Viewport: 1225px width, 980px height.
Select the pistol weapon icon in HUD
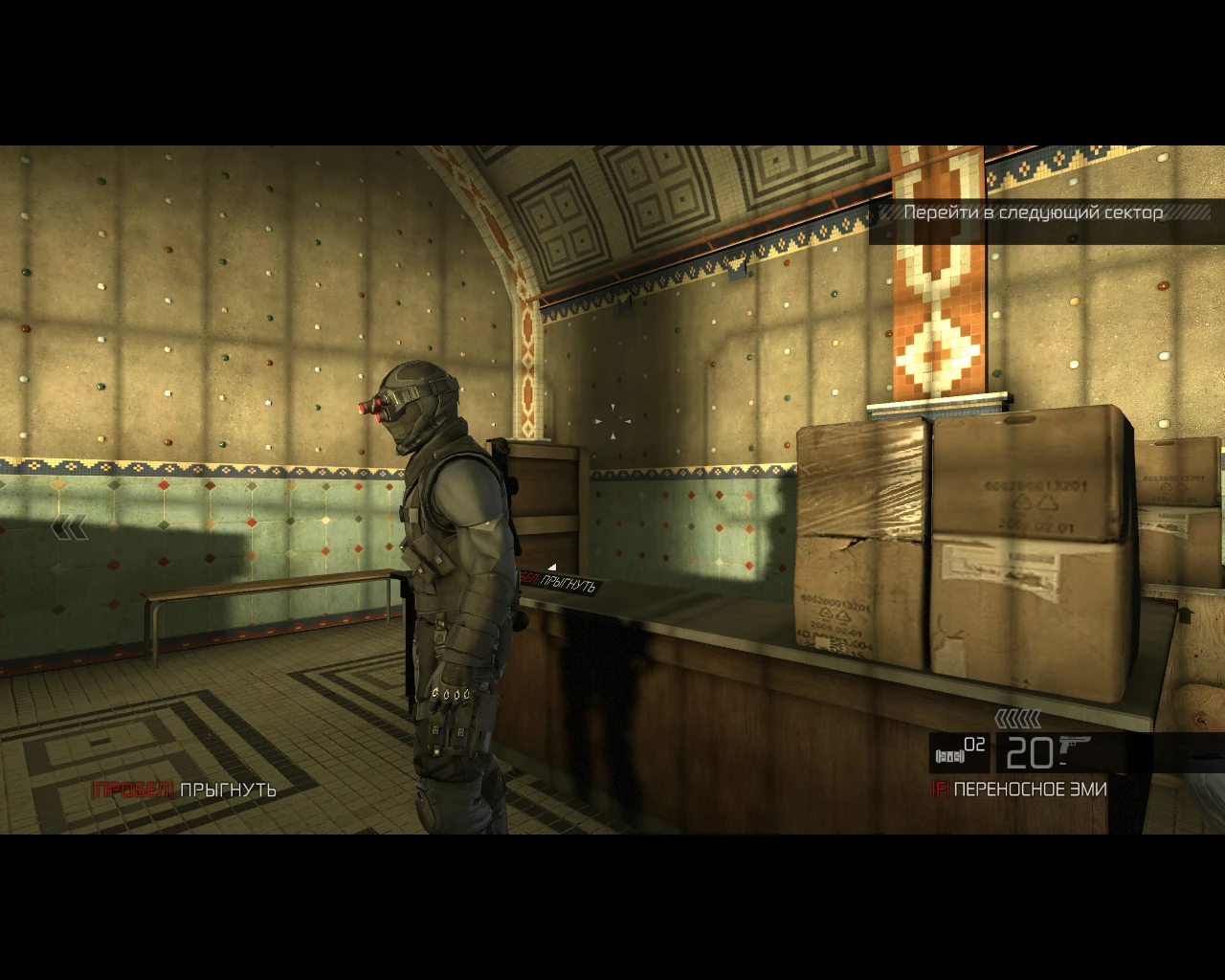coord(1074,747)
